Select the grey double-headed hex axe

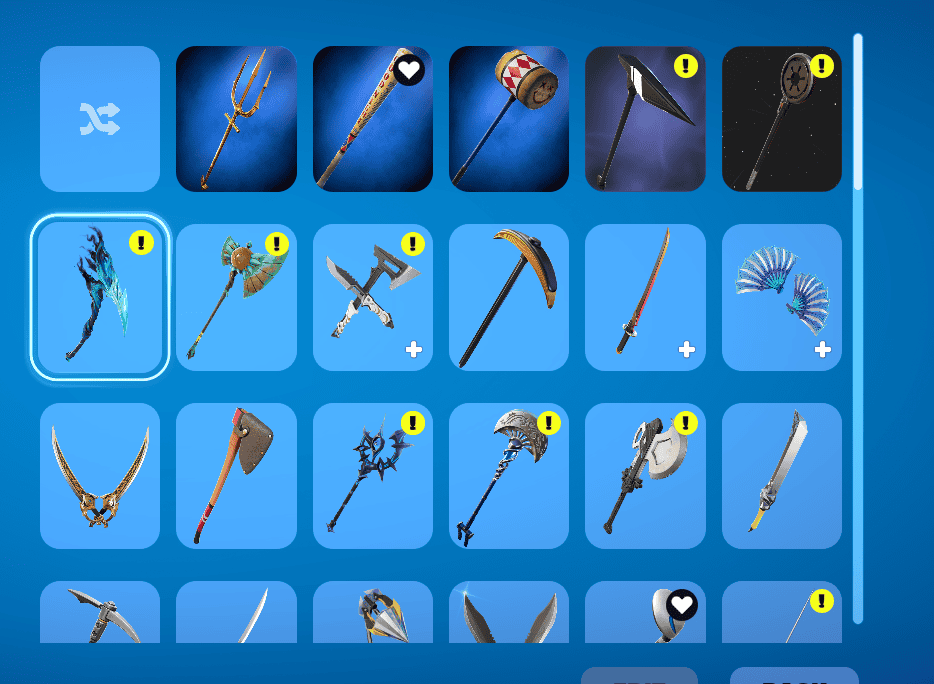point(644,476)
